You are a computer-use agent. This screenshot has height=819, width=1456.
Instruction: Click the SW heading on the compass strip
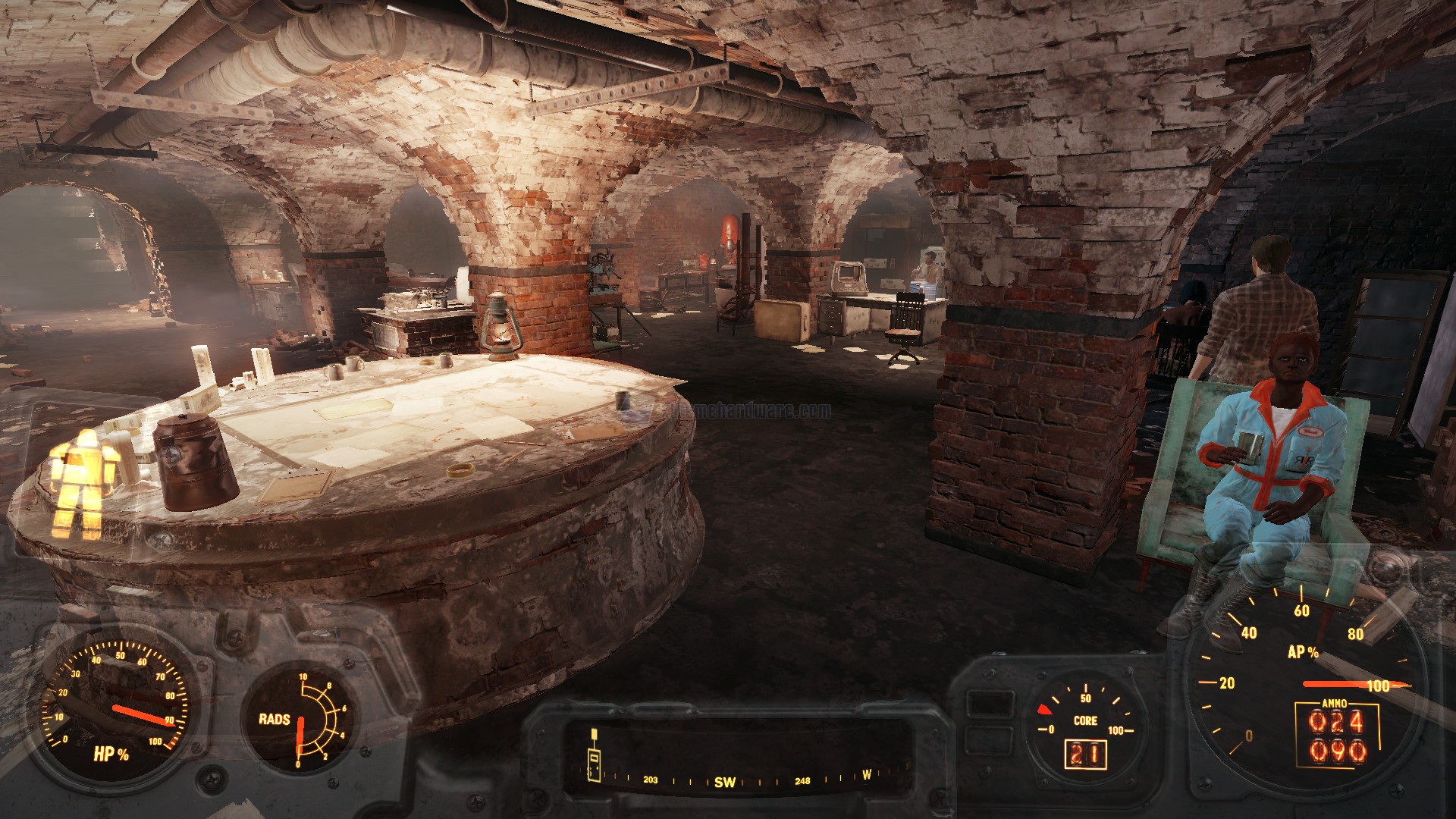[724, 782]
